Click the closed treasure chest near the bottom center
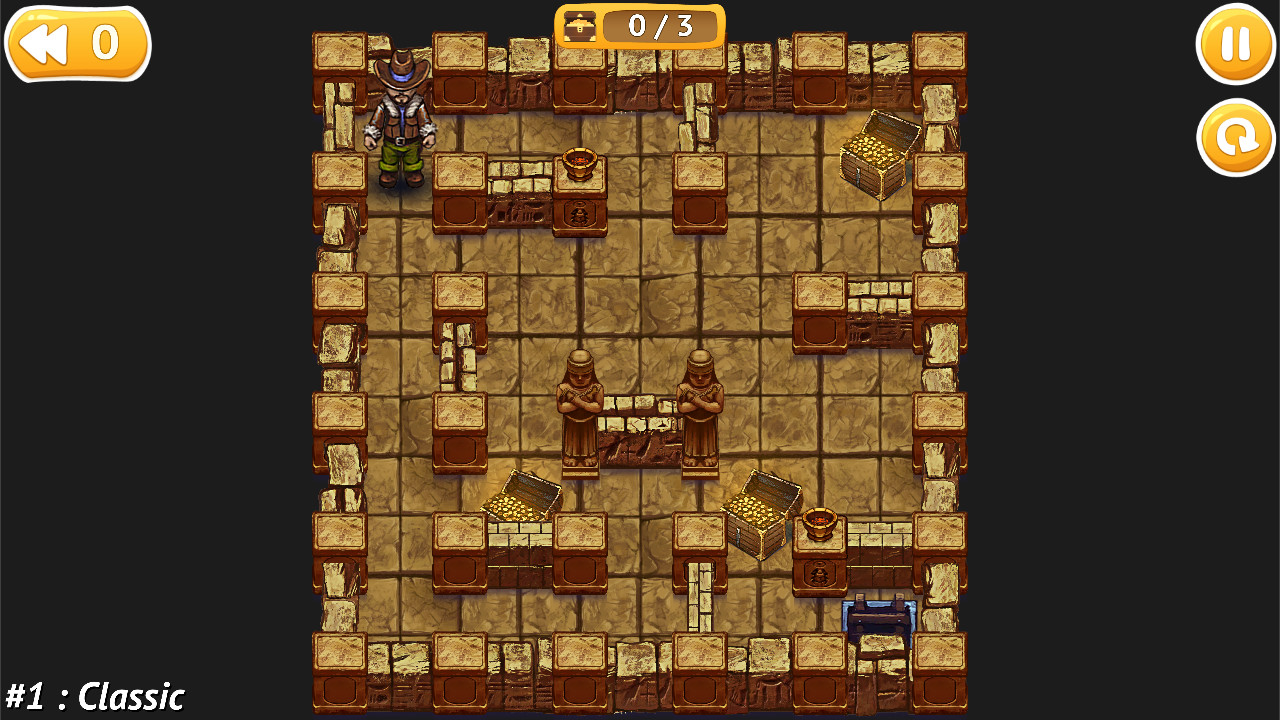 click(760, 515)
